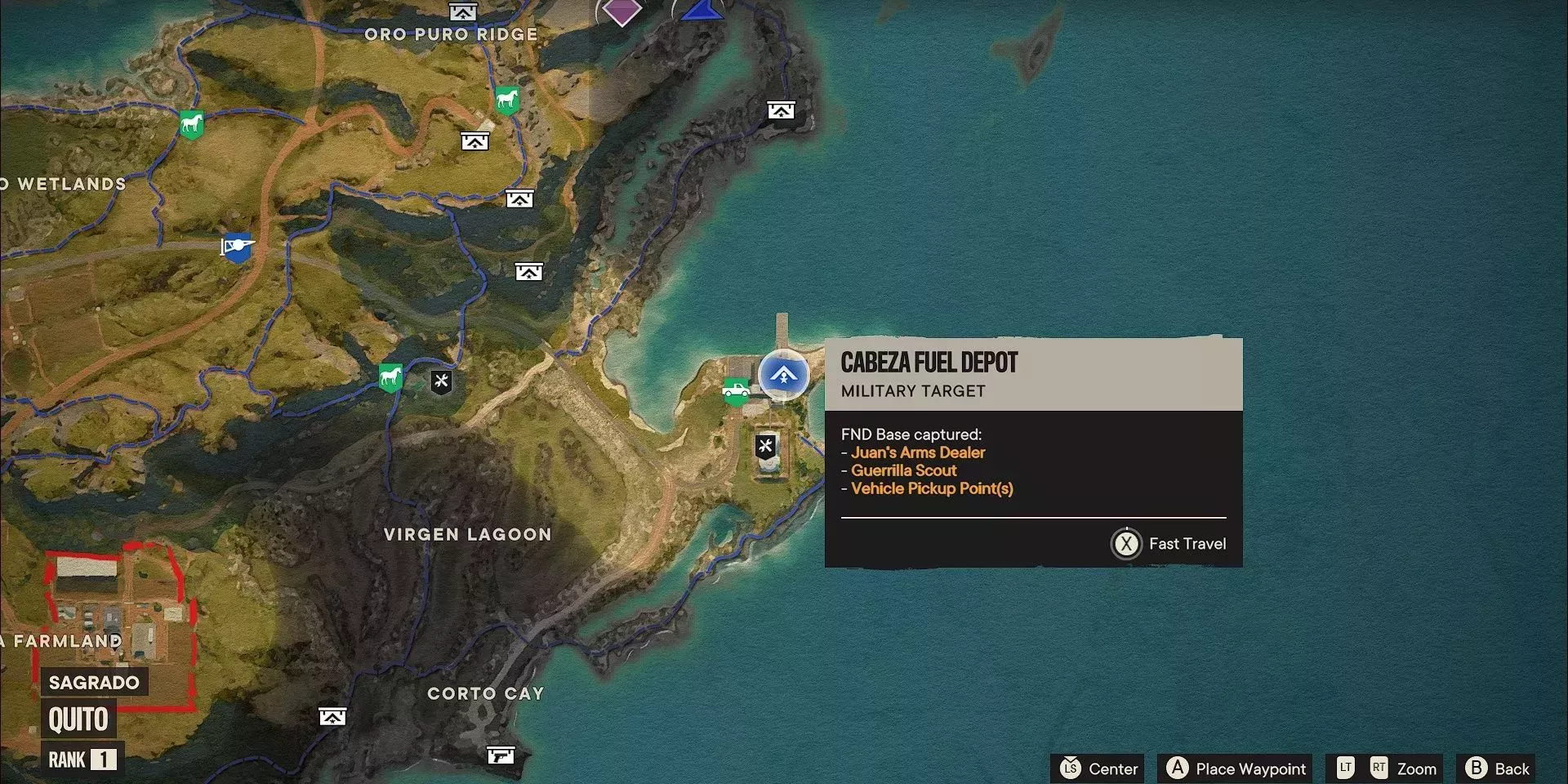This screenshot has height=784, width=1568.
Task: Click the blue triangle marker on the map
Action: [702, 10]
